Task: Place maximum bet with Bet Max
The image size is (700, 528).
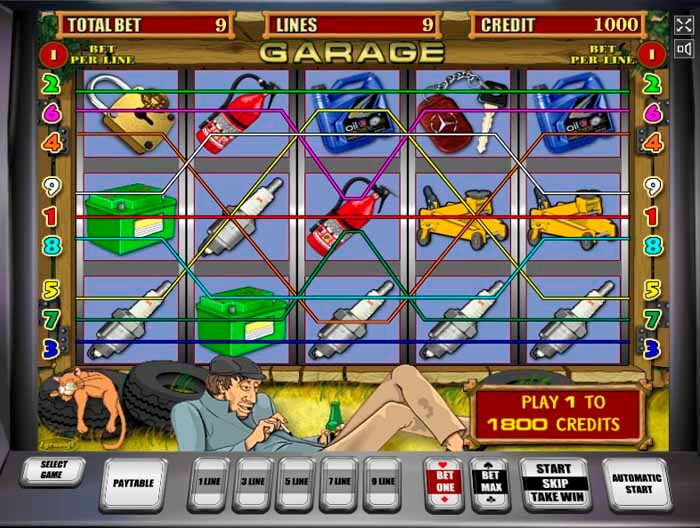Action: point(490,482)
